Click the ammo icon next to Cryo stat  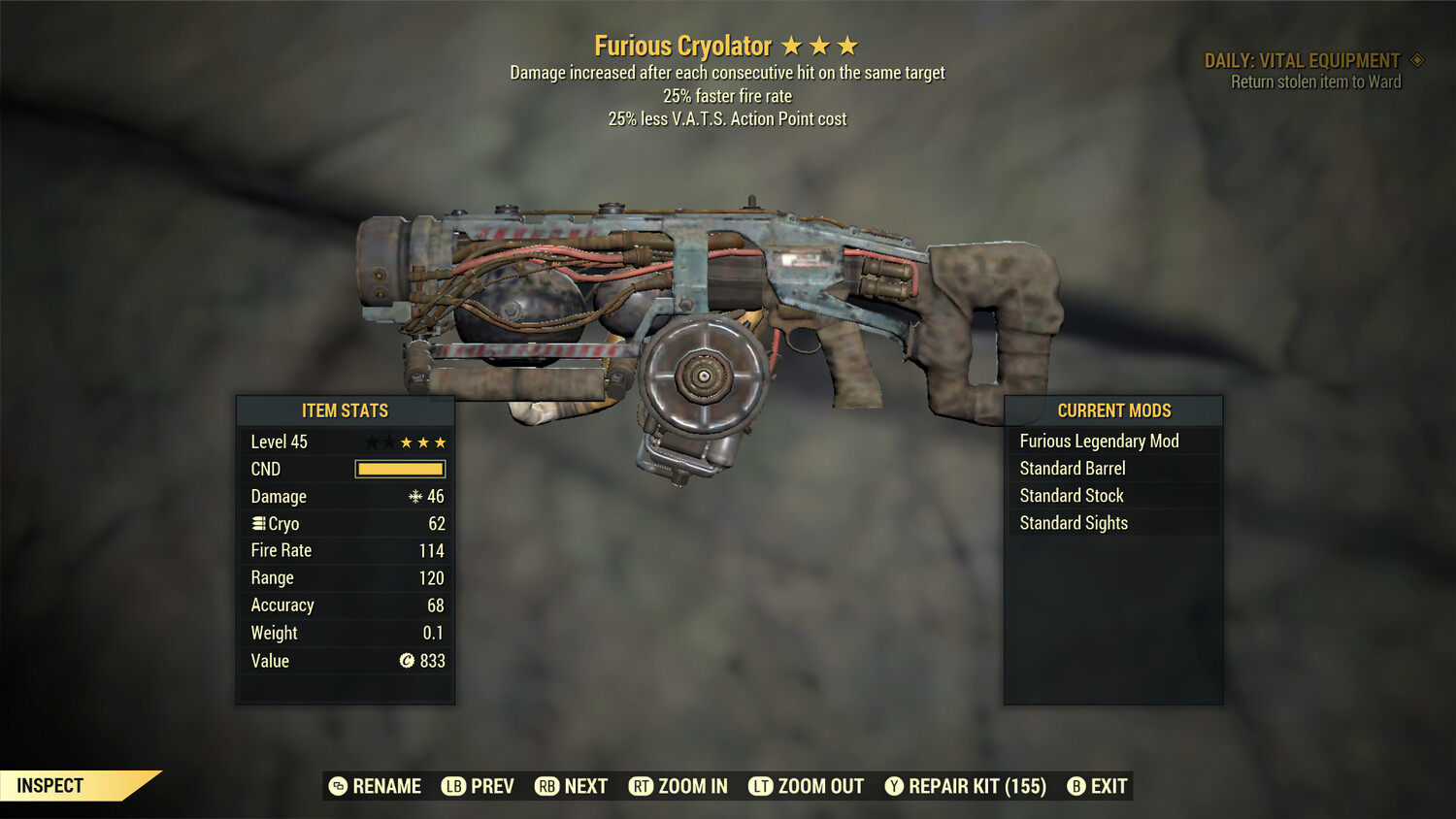click(258, 523)
